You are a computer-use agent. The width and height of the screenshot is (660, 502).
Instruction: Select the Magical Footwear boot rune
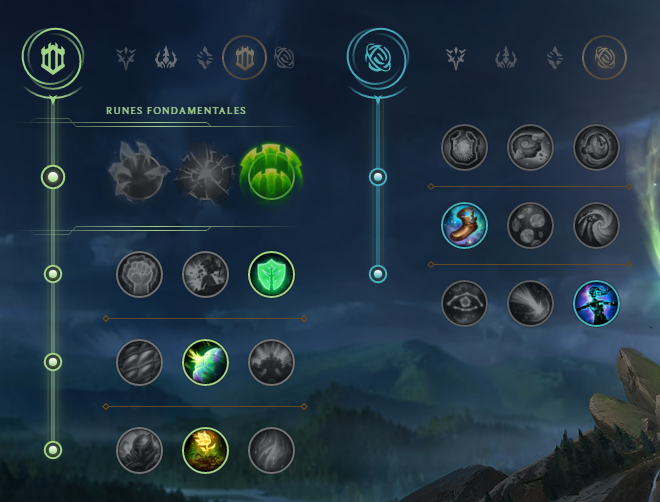(x=464, y=226)
